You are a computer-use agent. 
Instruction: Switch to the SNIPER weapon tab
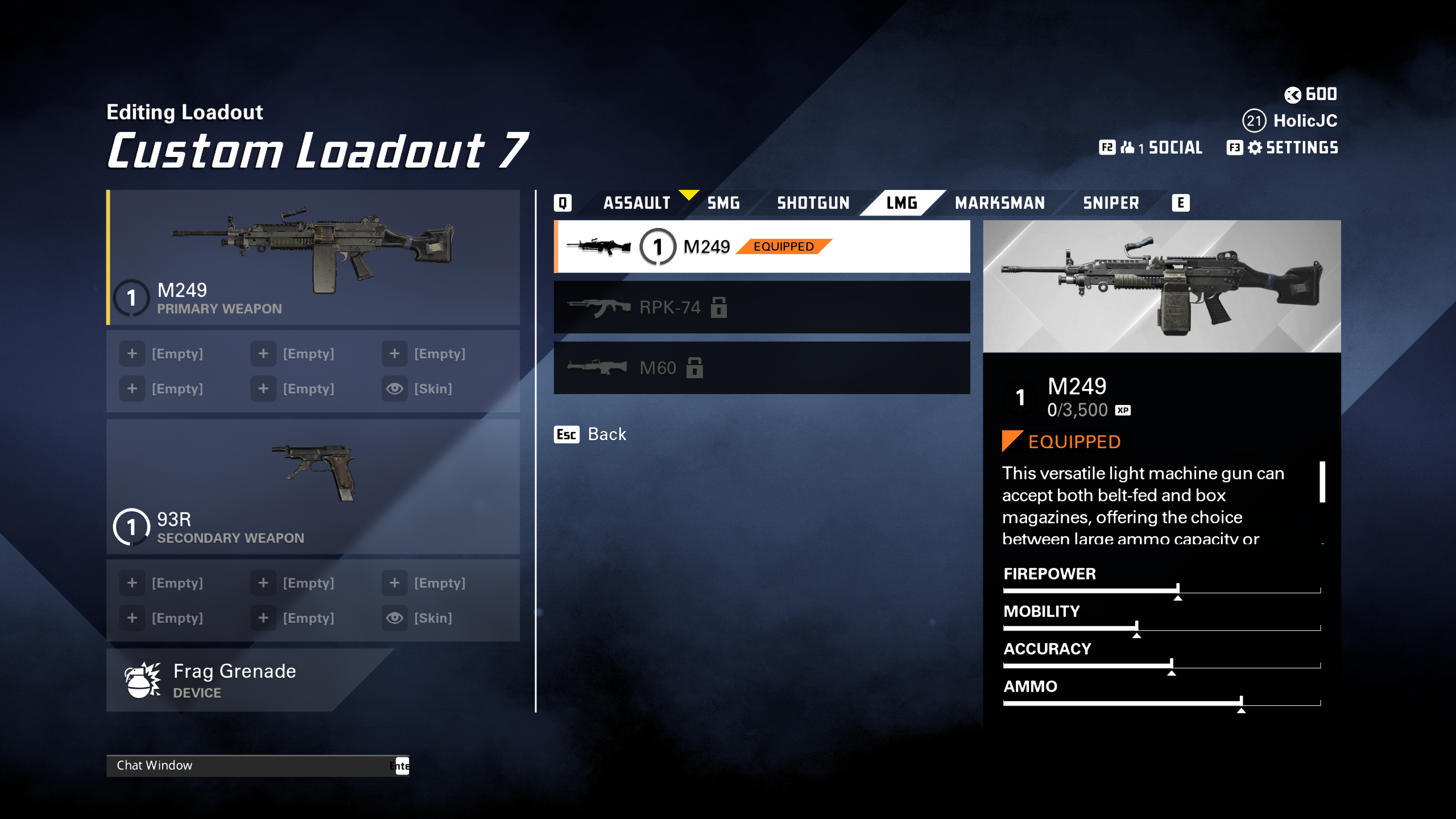pos(1110,202)
